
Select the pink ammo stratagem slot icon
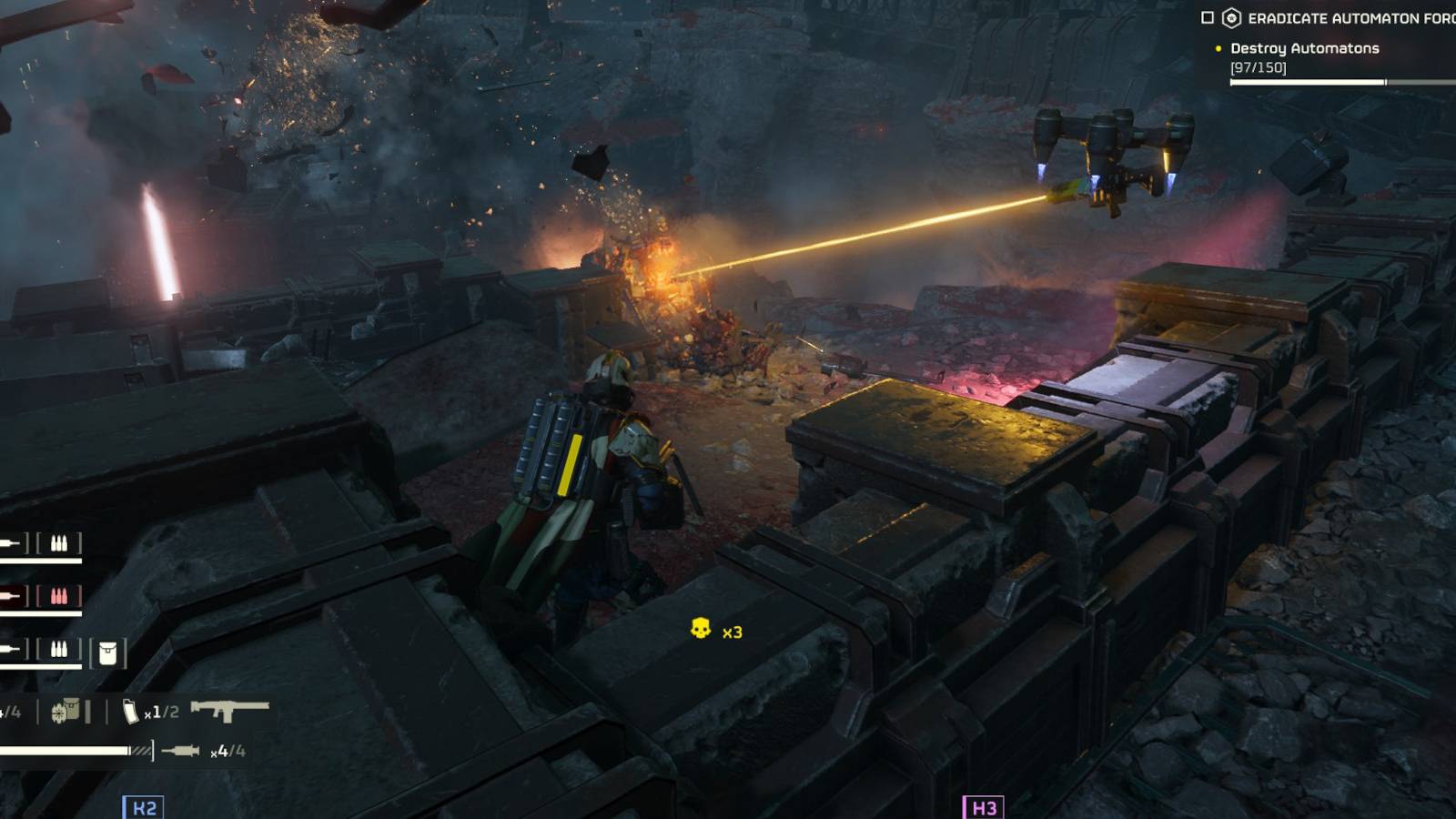tap(60, 594)
